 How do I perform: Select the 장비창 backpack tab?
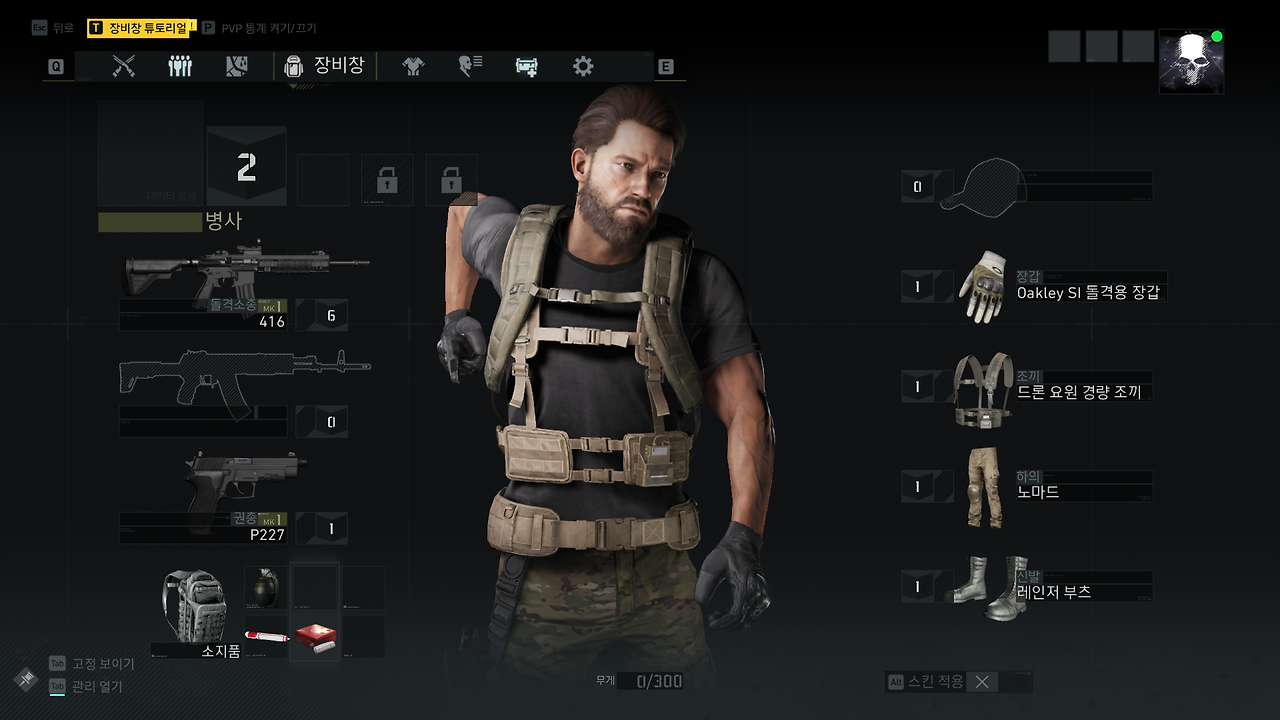(x=325, y=66)
